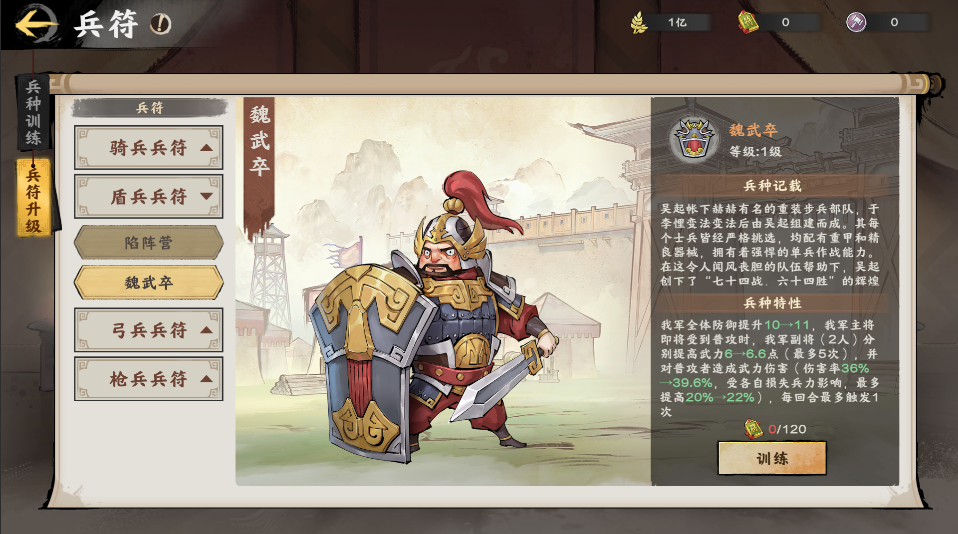Click the 训练 train button
The height and width of the screenshot is (534, 958).
[x=771, y=458]
